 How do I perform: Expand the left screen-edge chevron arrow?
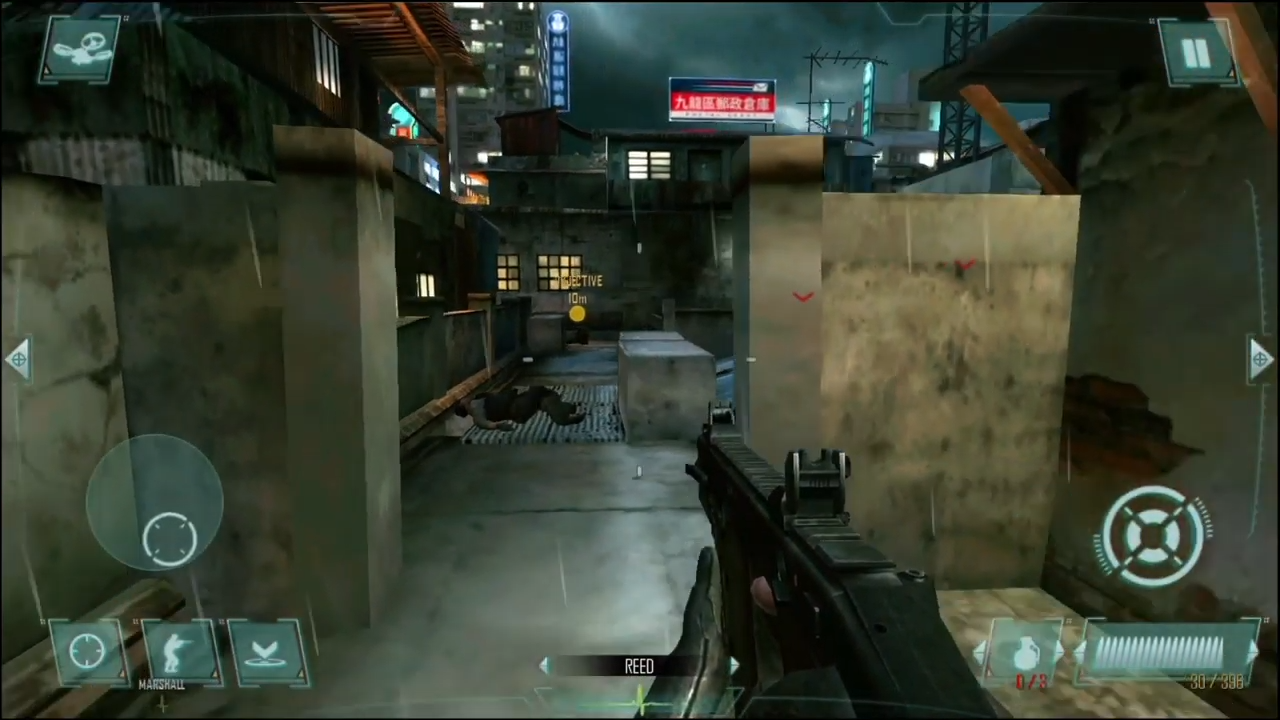[18, 360]
